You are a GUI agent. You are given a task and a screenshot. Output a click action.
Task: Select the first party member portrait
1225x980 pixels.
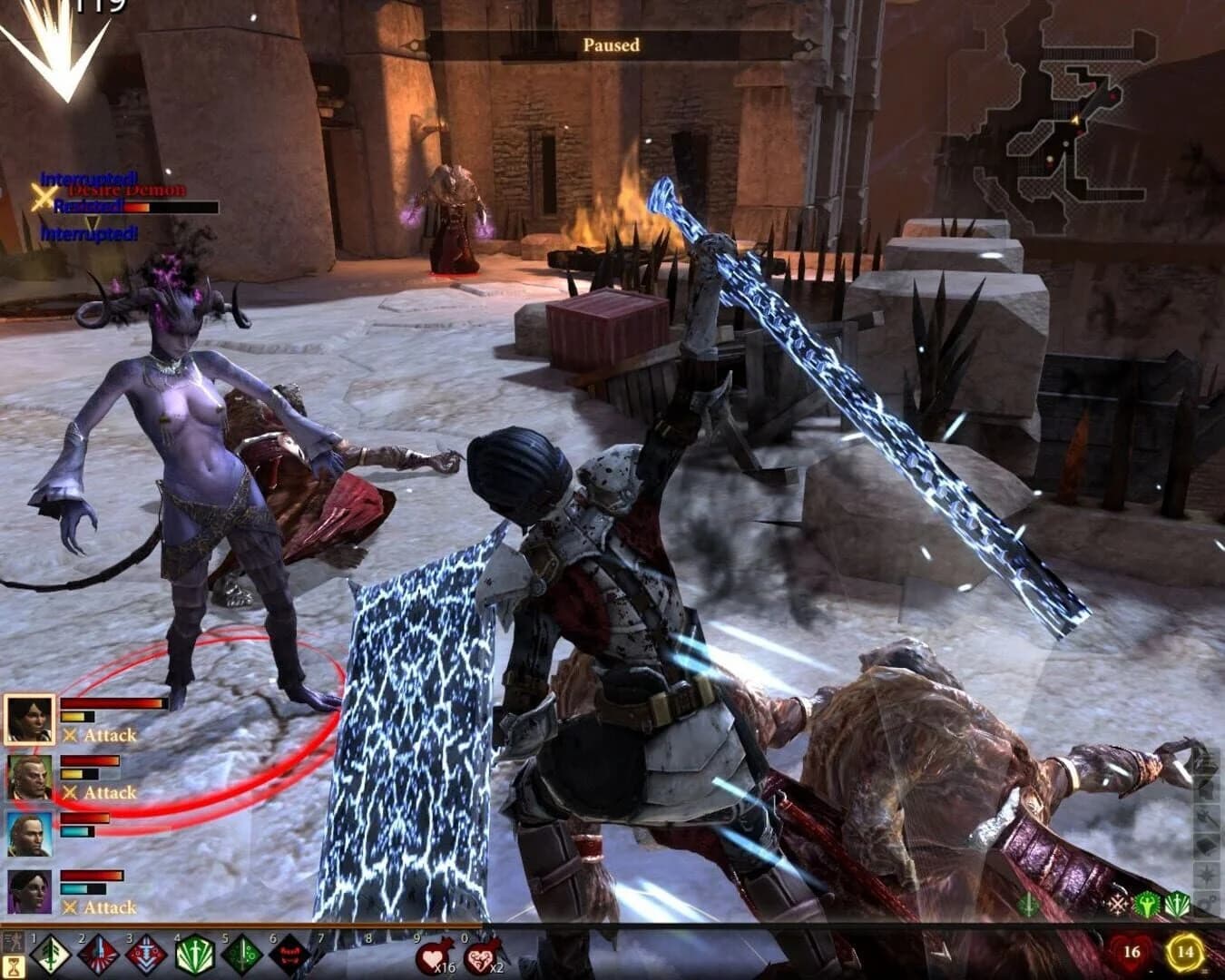[x=29, y=718]
